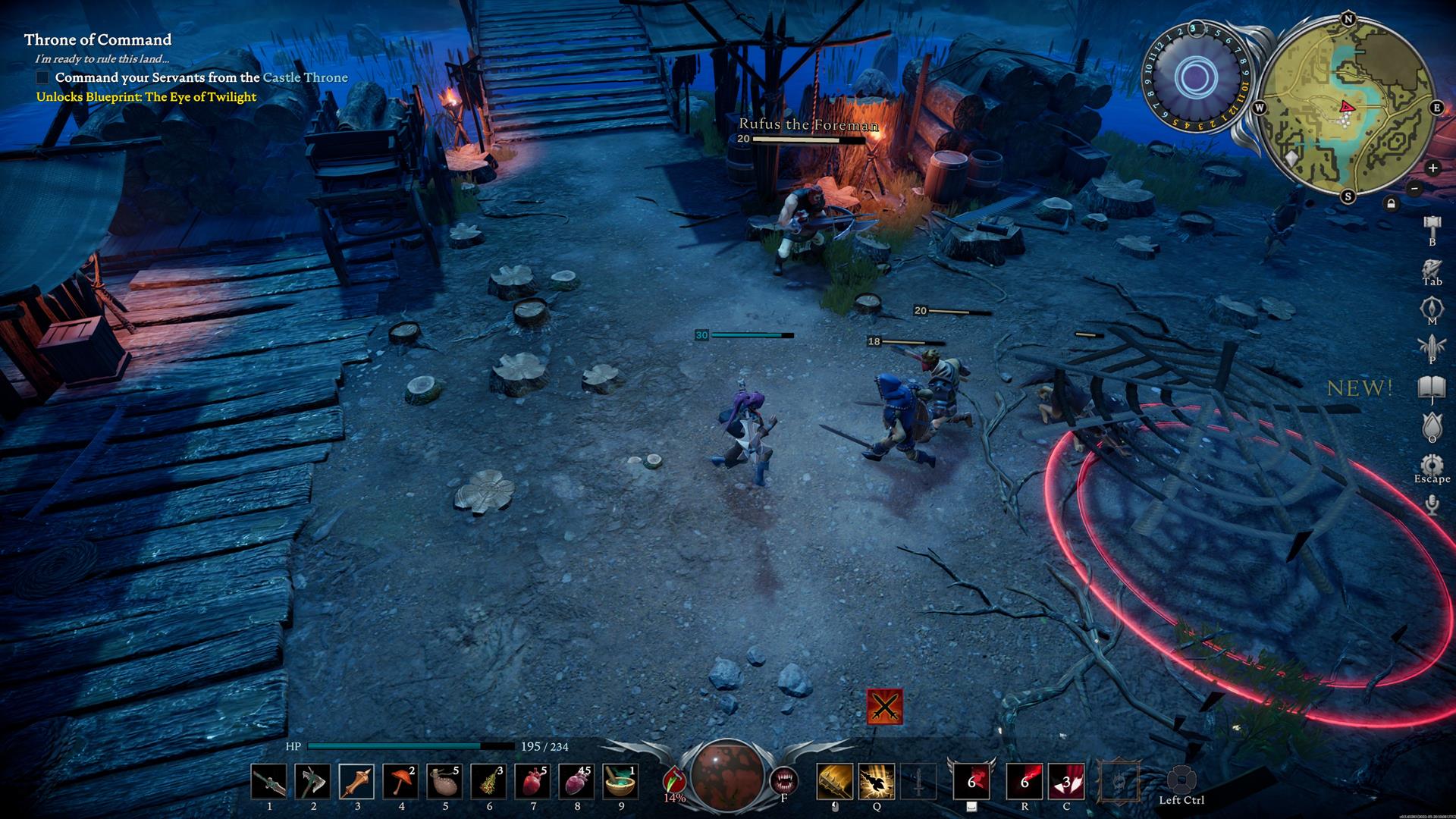Consume the red heart item with count 5

(x=533, y=782)
